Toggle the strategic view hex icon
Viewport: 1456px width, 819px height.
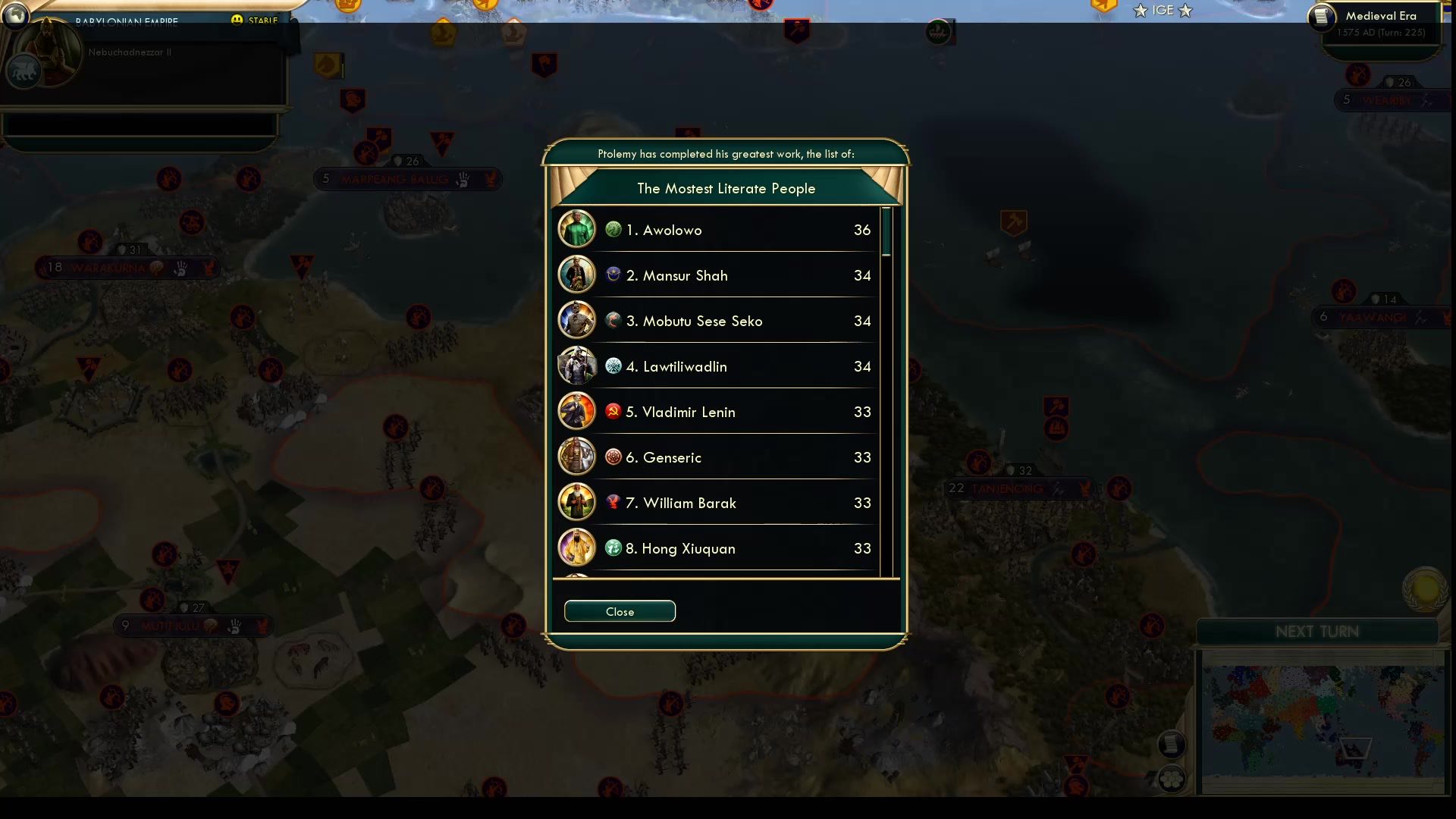pyautogui.click(x=1170, y=777)
